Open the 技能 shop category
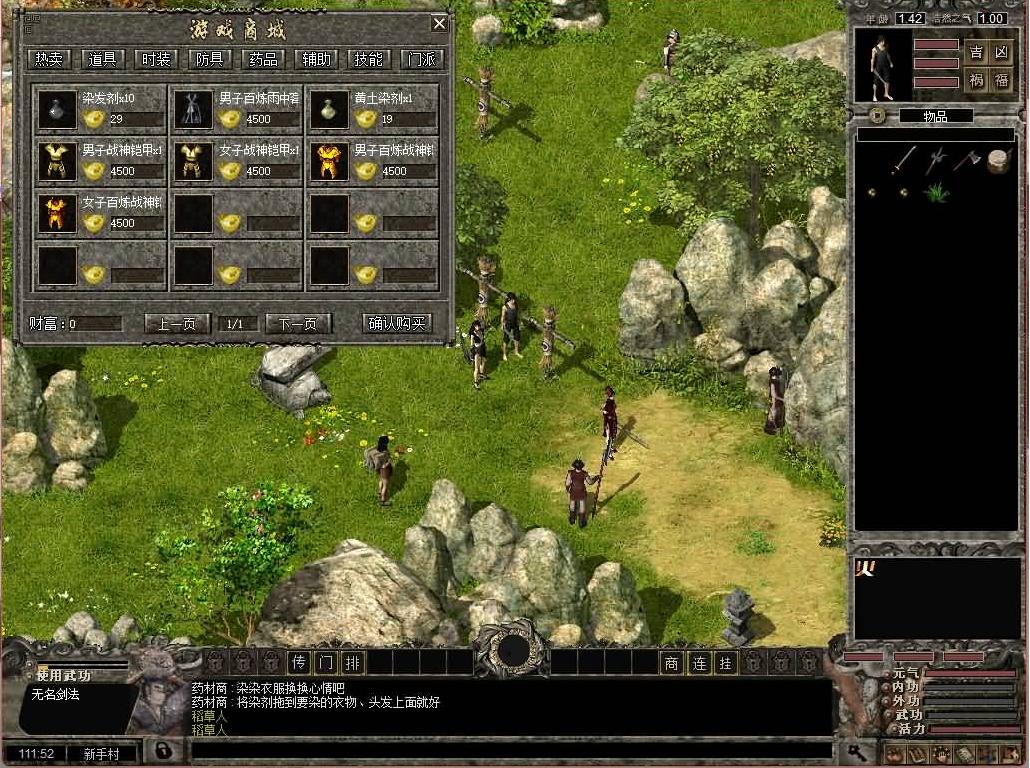1030x768 pixels. [368, 59]
